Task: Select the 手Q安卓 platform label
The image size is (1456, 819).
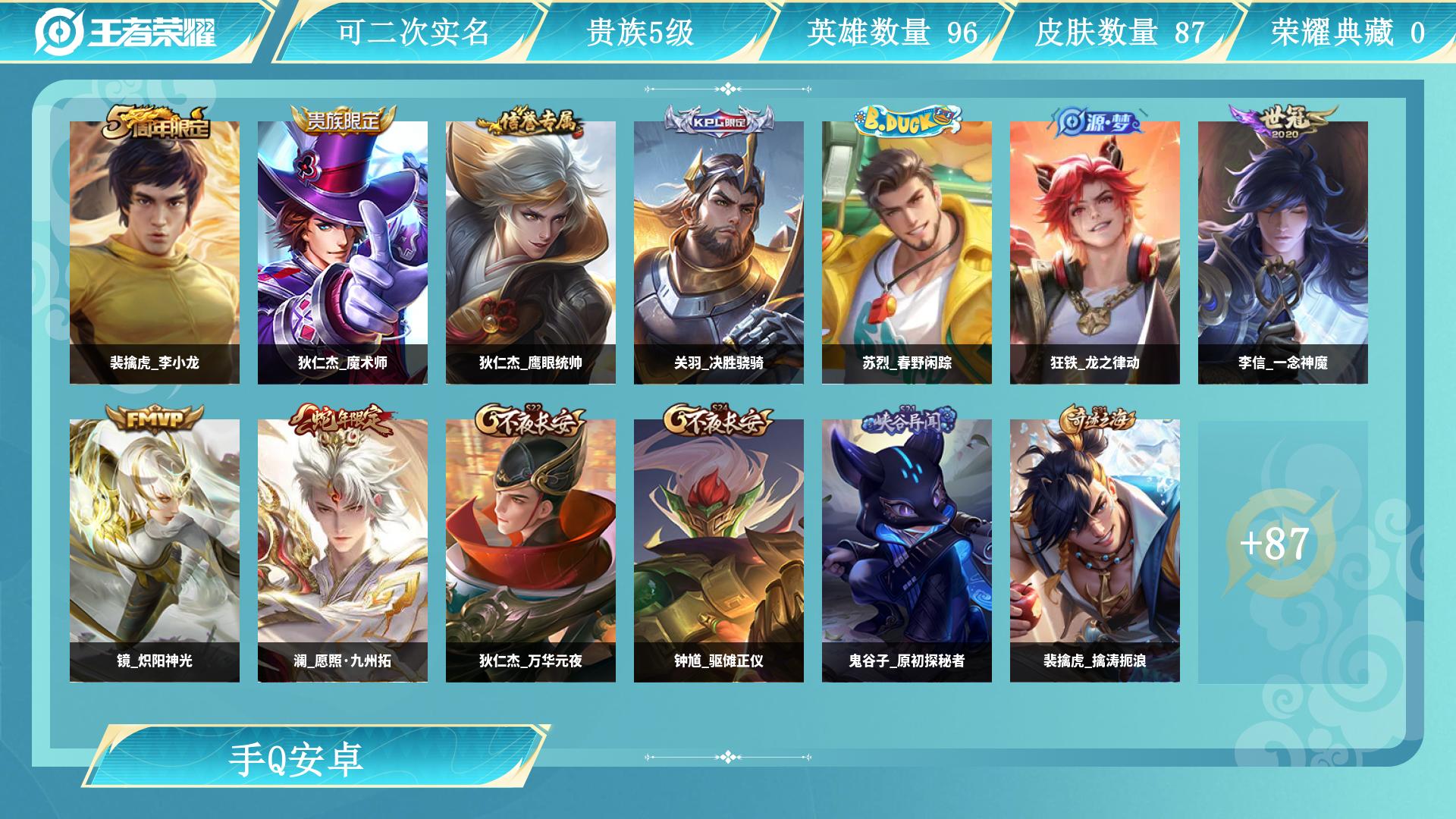Action: [x=297, y=759]
